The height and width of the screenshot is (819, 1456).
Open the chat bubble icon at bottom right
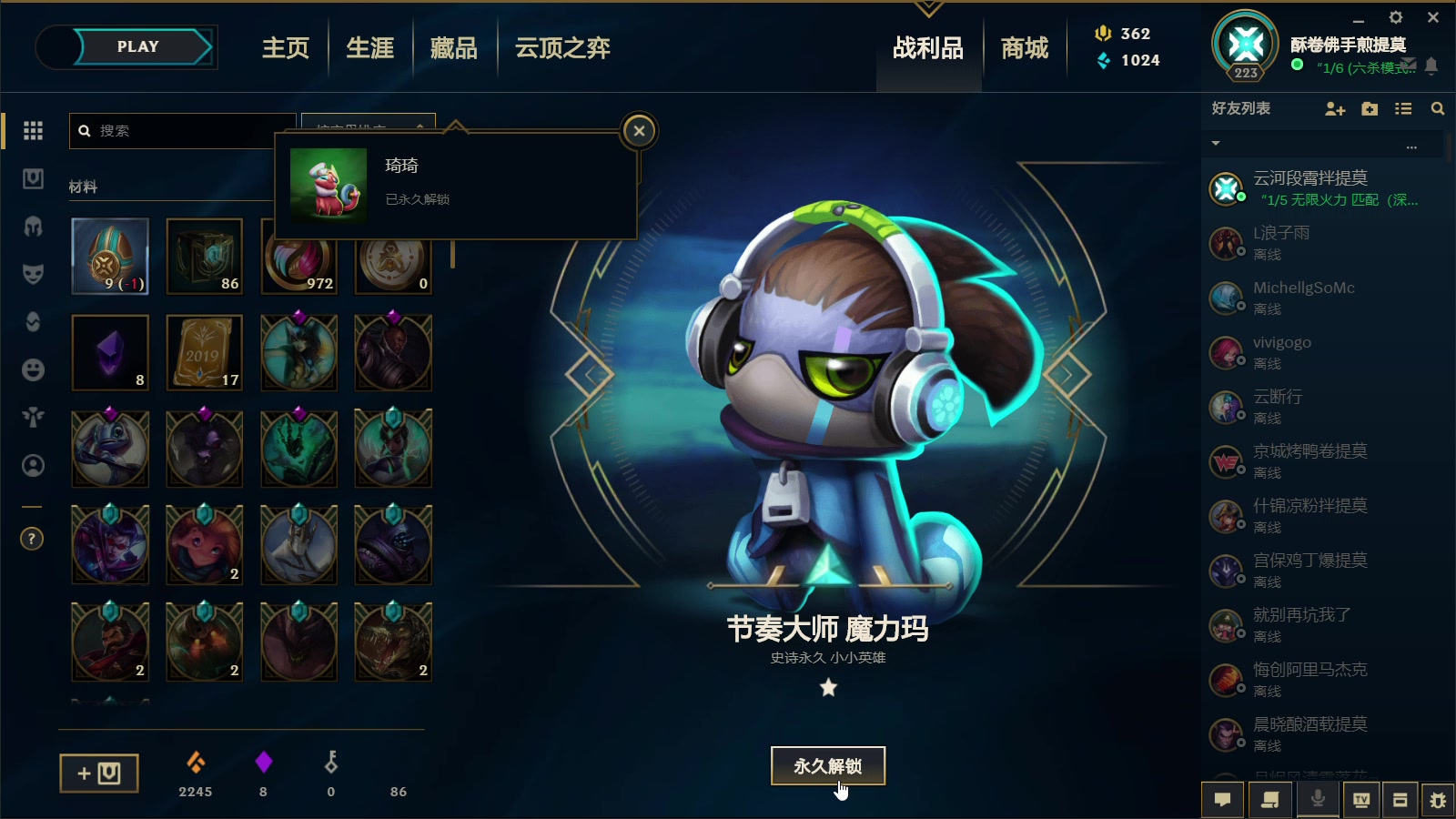pos(1223,799)
